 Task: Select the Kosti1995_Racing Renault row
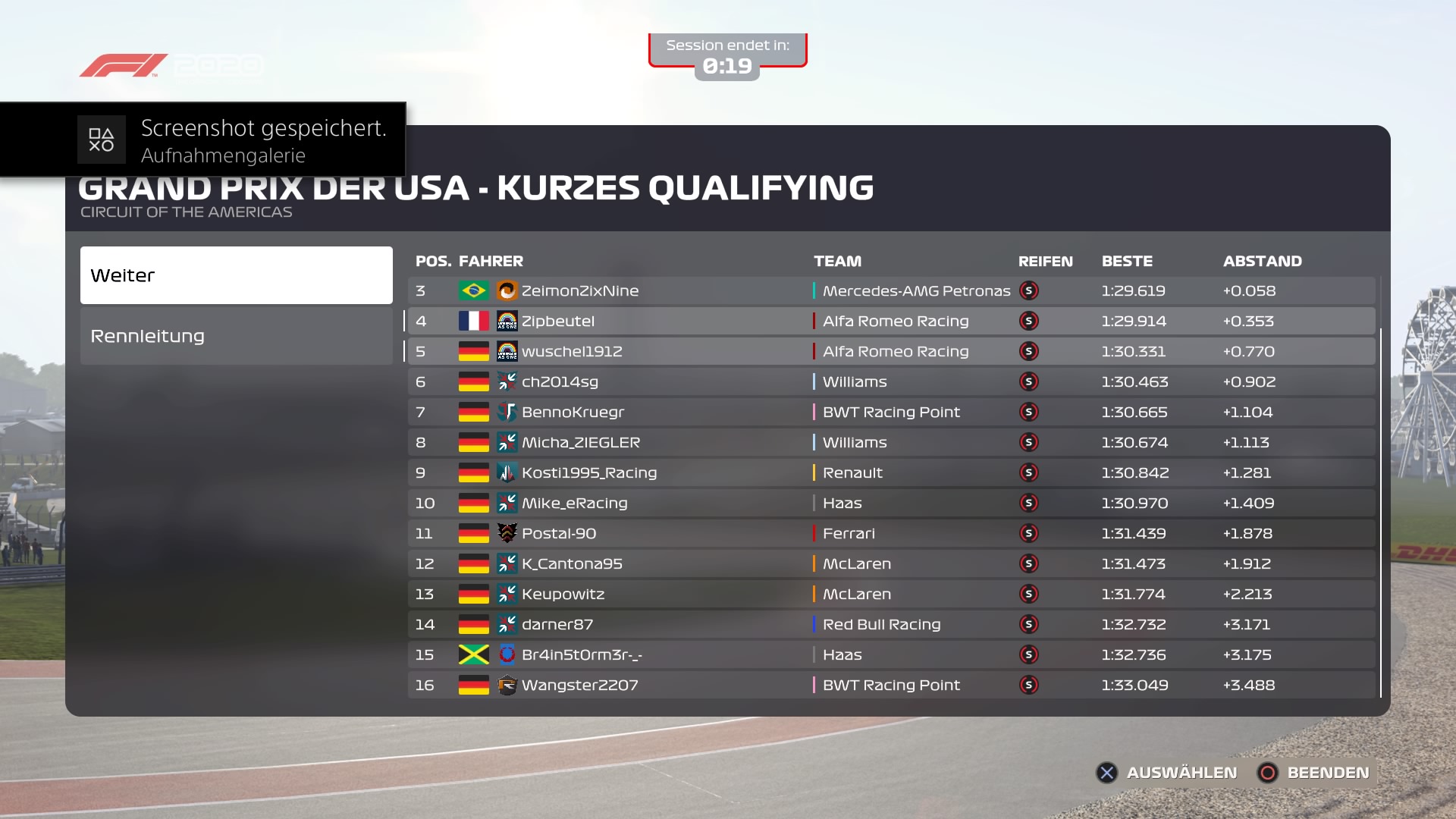tap(891, 473)
